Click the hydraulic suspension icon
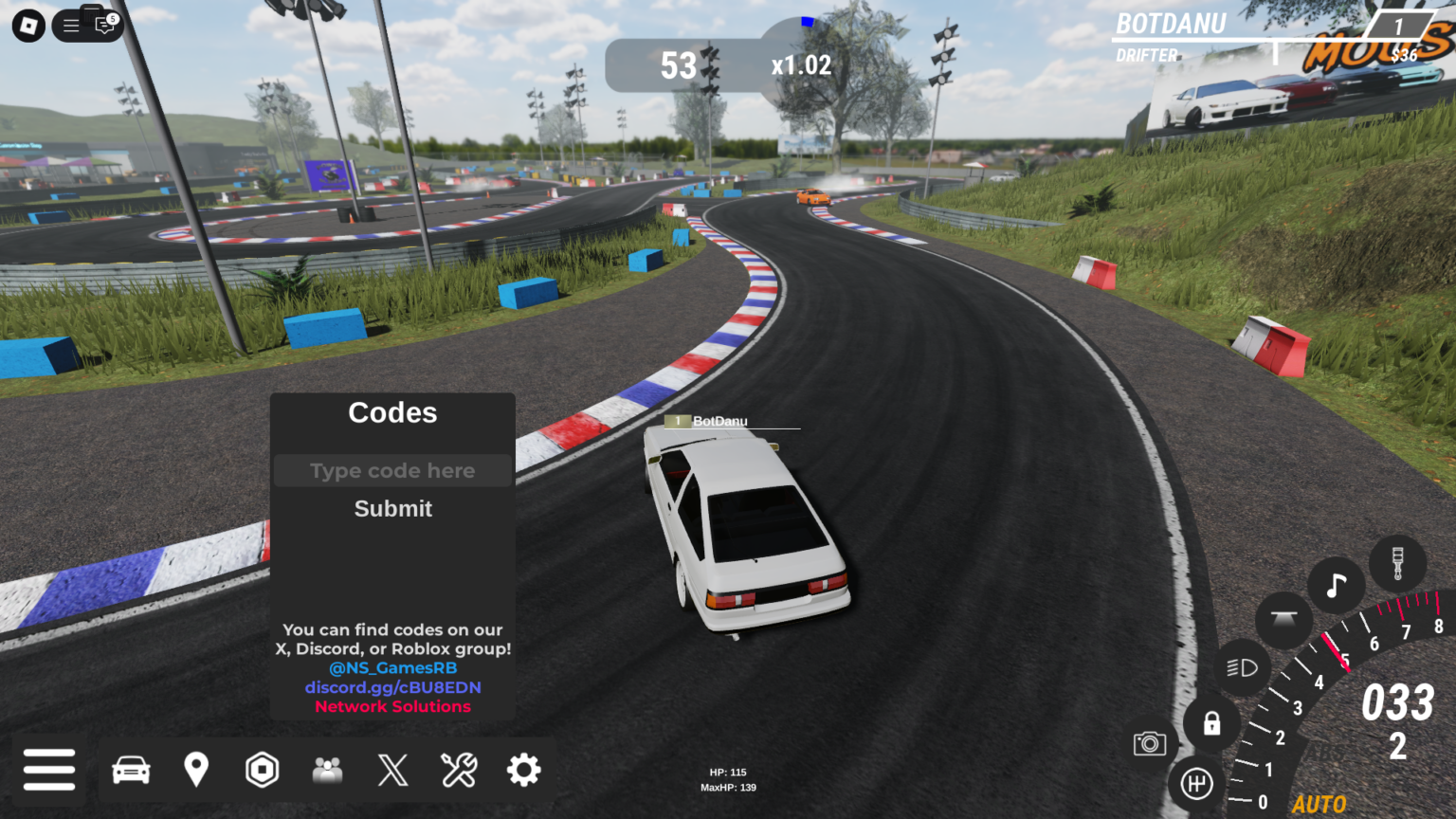Screen dimensions: 1456x819 (1283, 621)
